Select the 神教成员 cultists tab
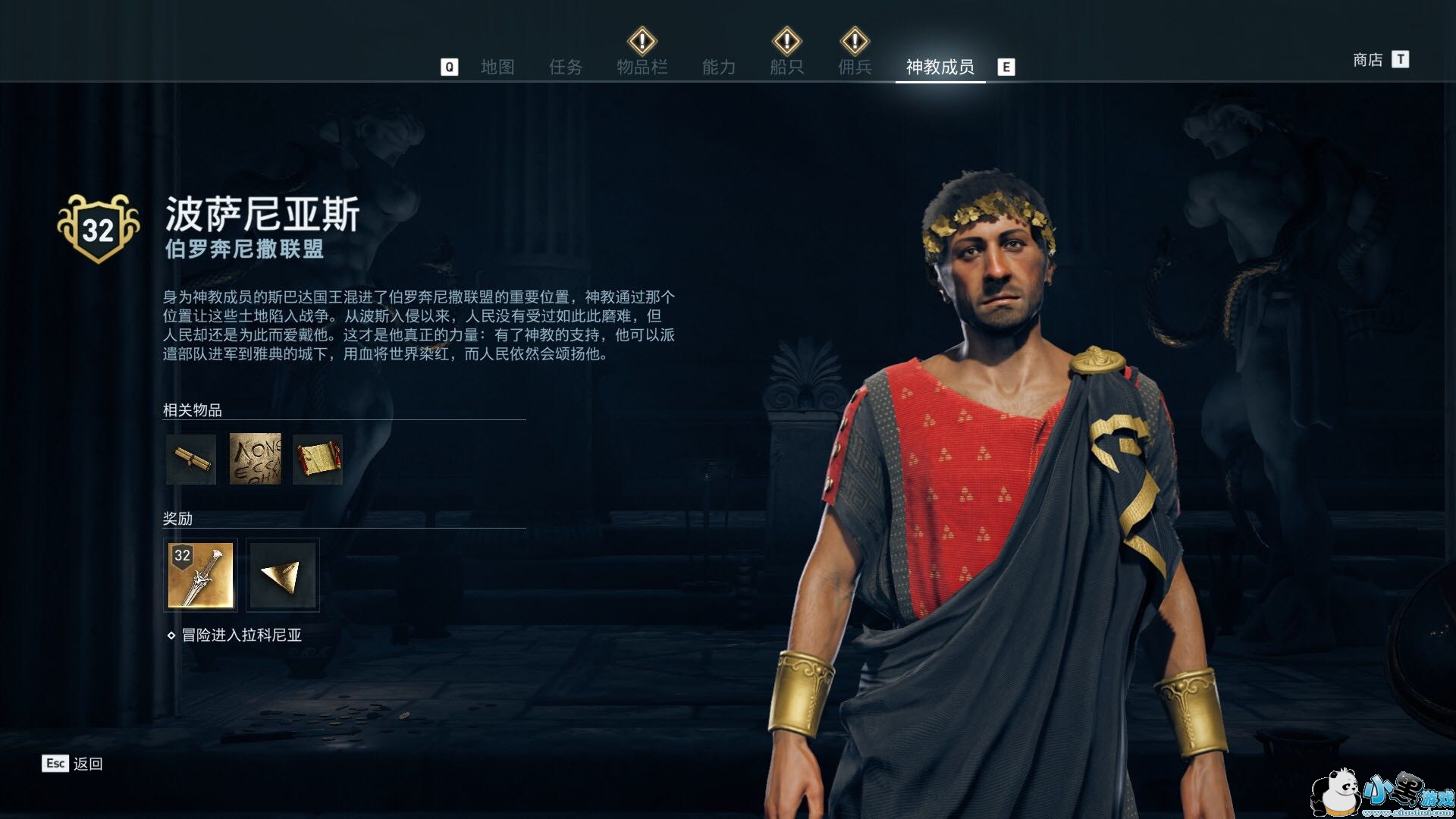The width and height of the screenshot is (1456, 819). [x=940, y=67]
